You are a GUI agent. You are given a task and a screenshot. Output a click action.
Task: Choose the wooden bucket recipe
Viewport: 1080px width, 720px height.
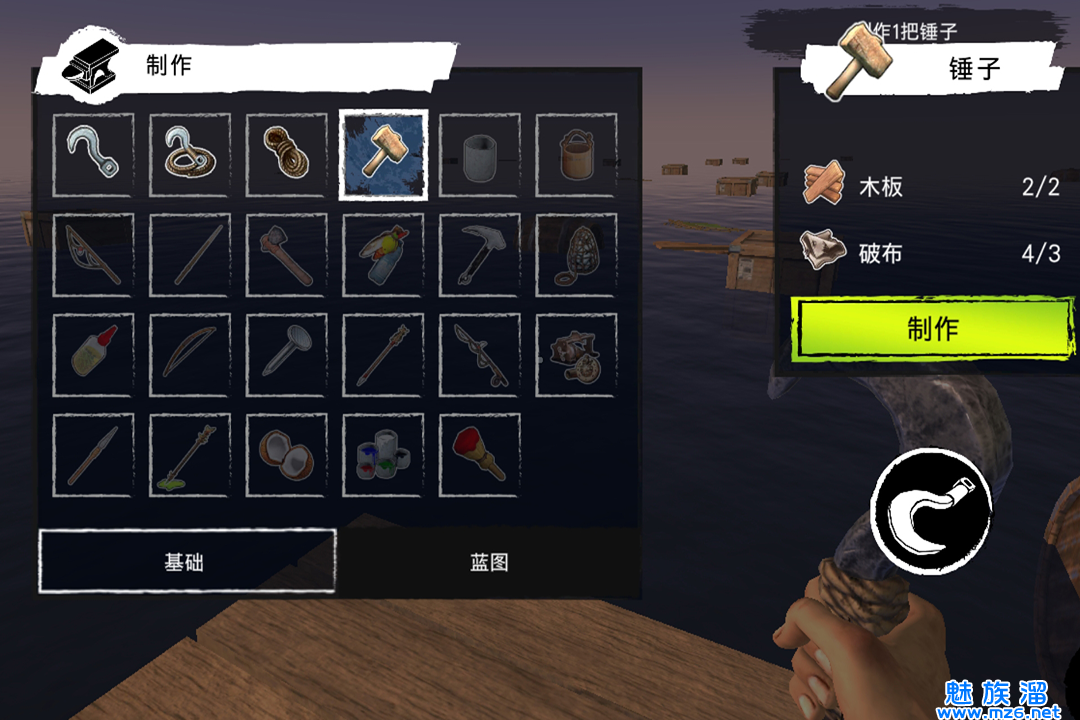point(576,154)
